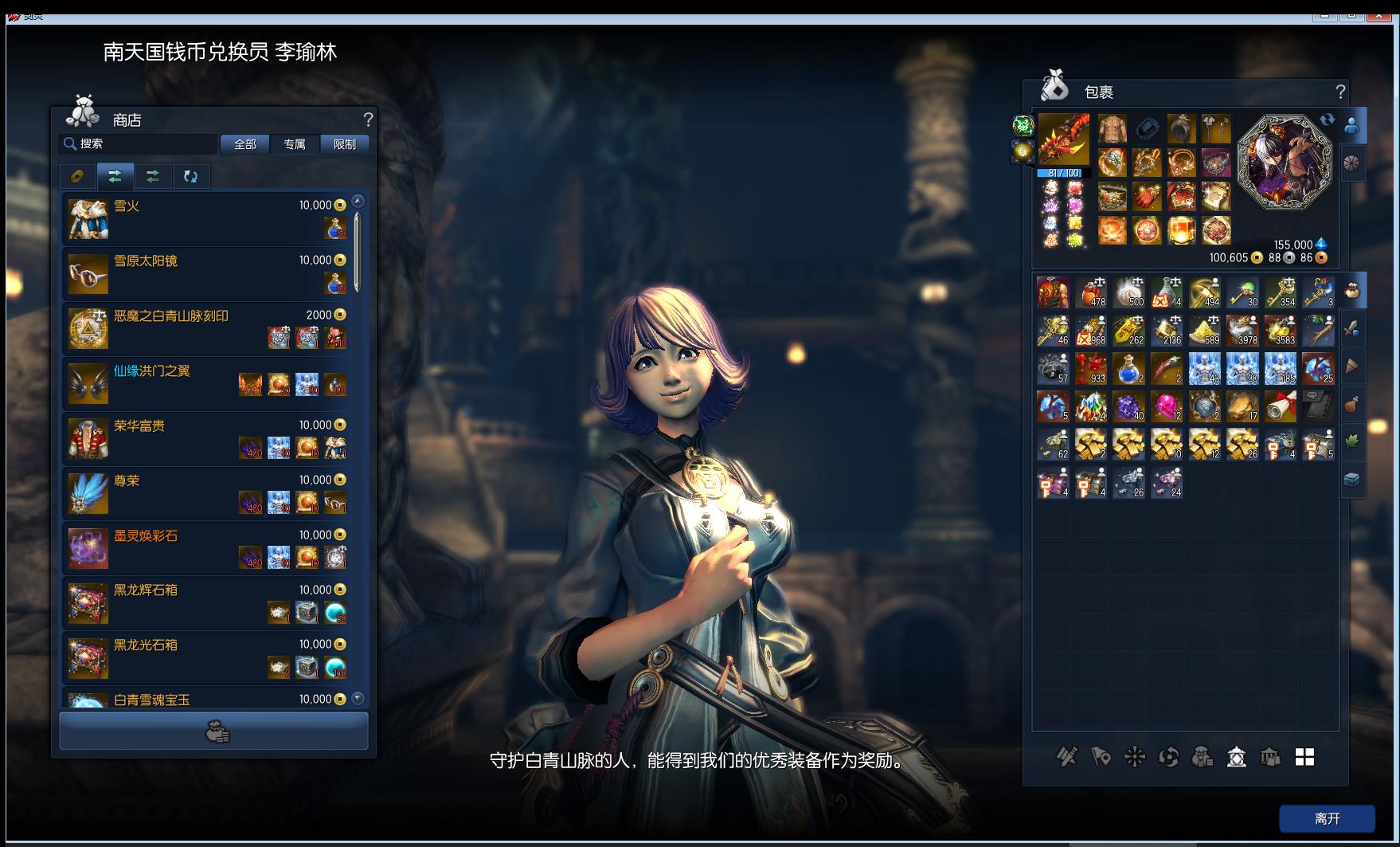This screenshot has width=1400, height=847.
Task: Click the purchase bag button below the shop list
Action: [214, 731]
